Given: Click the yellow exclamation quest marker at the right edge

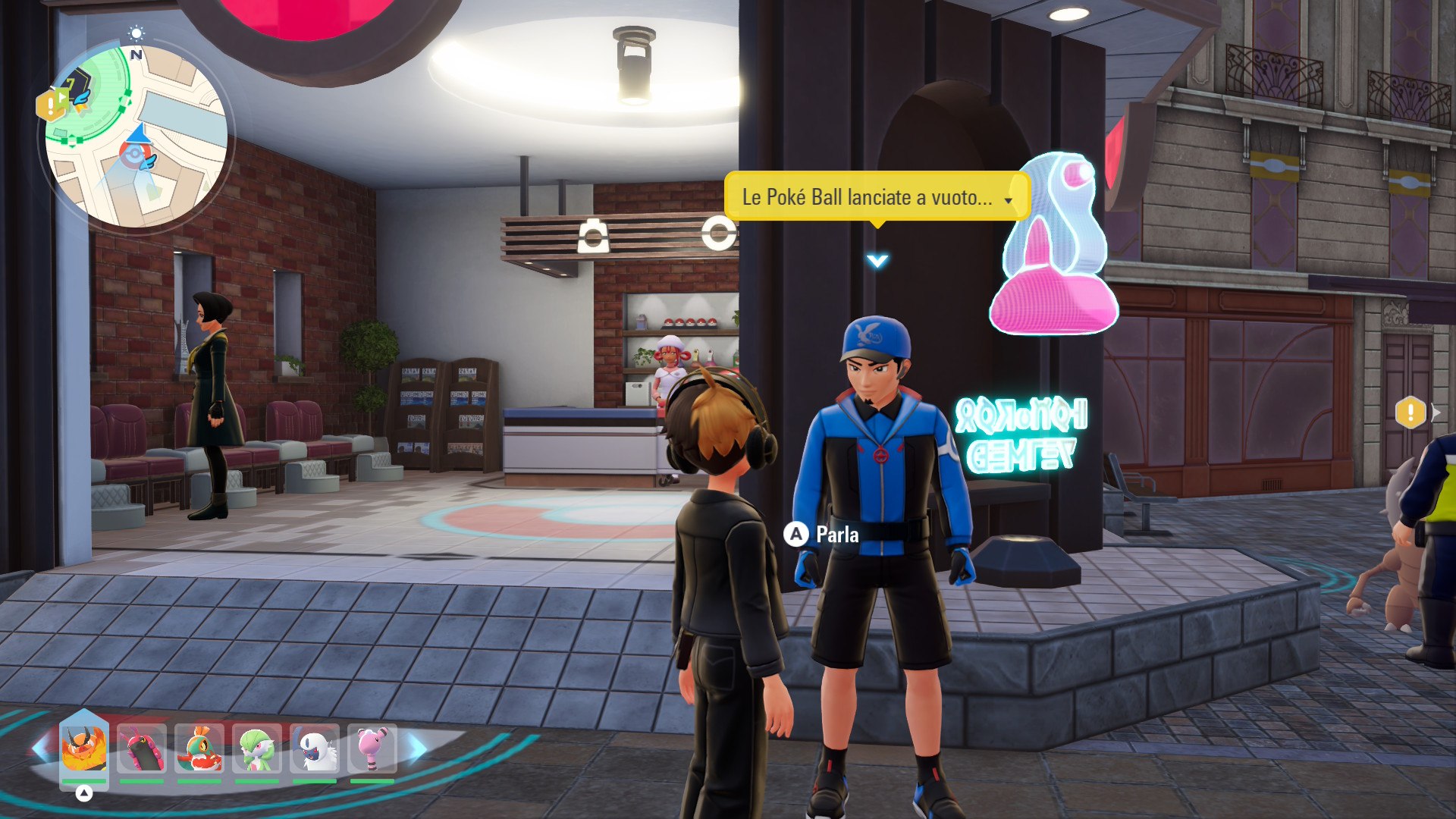Looking at the screenshot, I should [1410, 413].
